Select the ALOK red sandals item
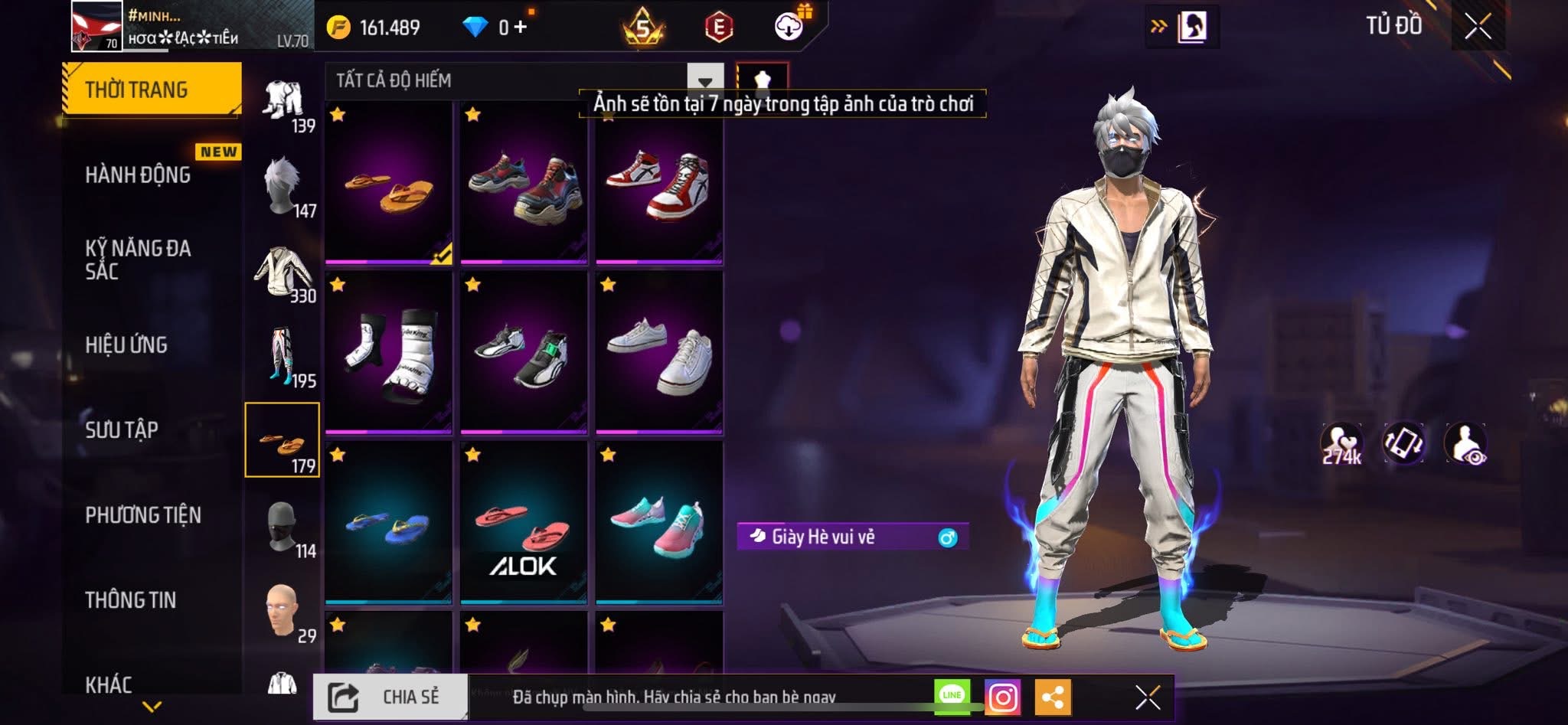 (x=524, y=524)
